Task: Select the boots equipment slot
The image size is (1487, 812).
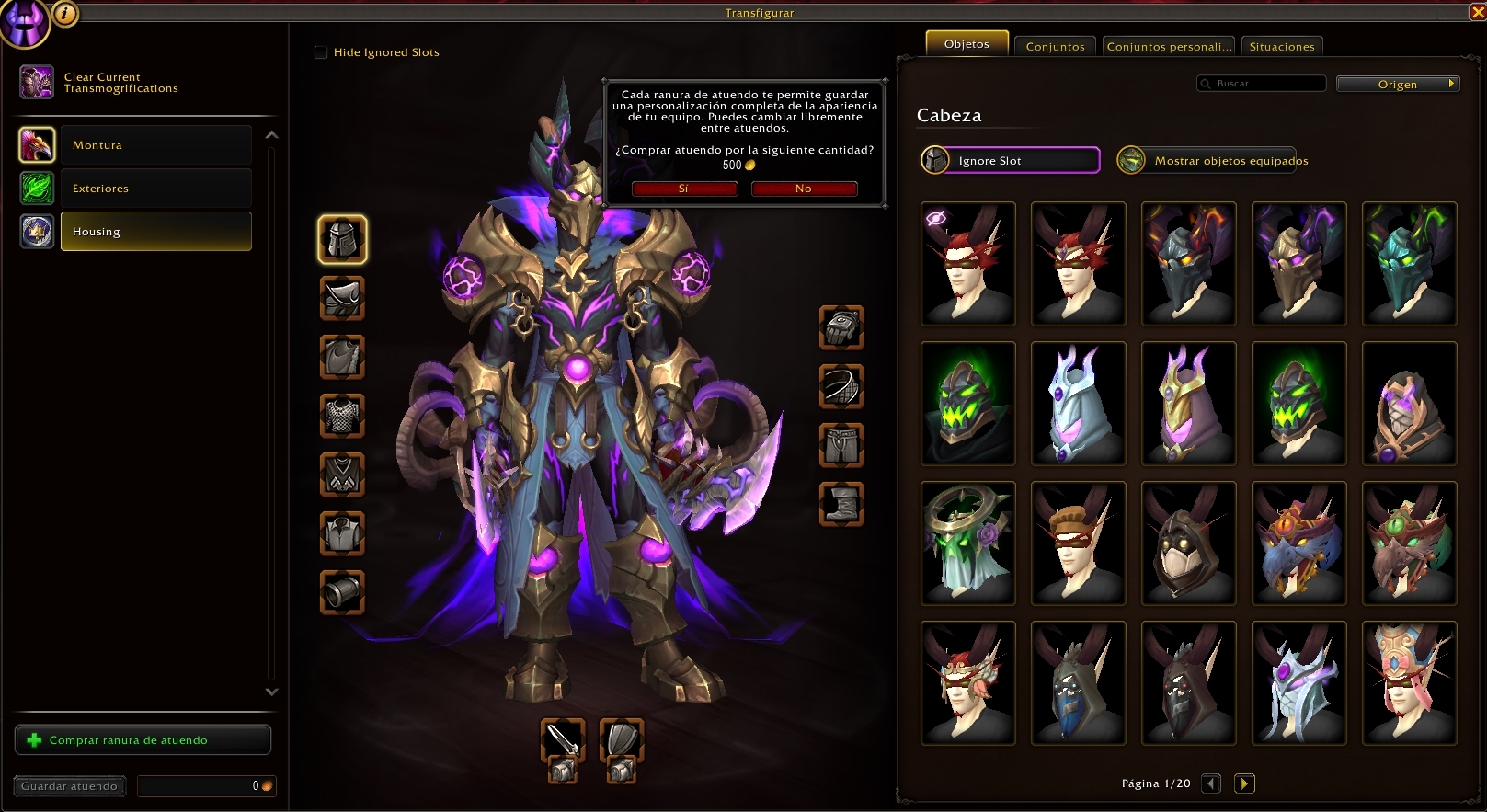Action: 841,504
